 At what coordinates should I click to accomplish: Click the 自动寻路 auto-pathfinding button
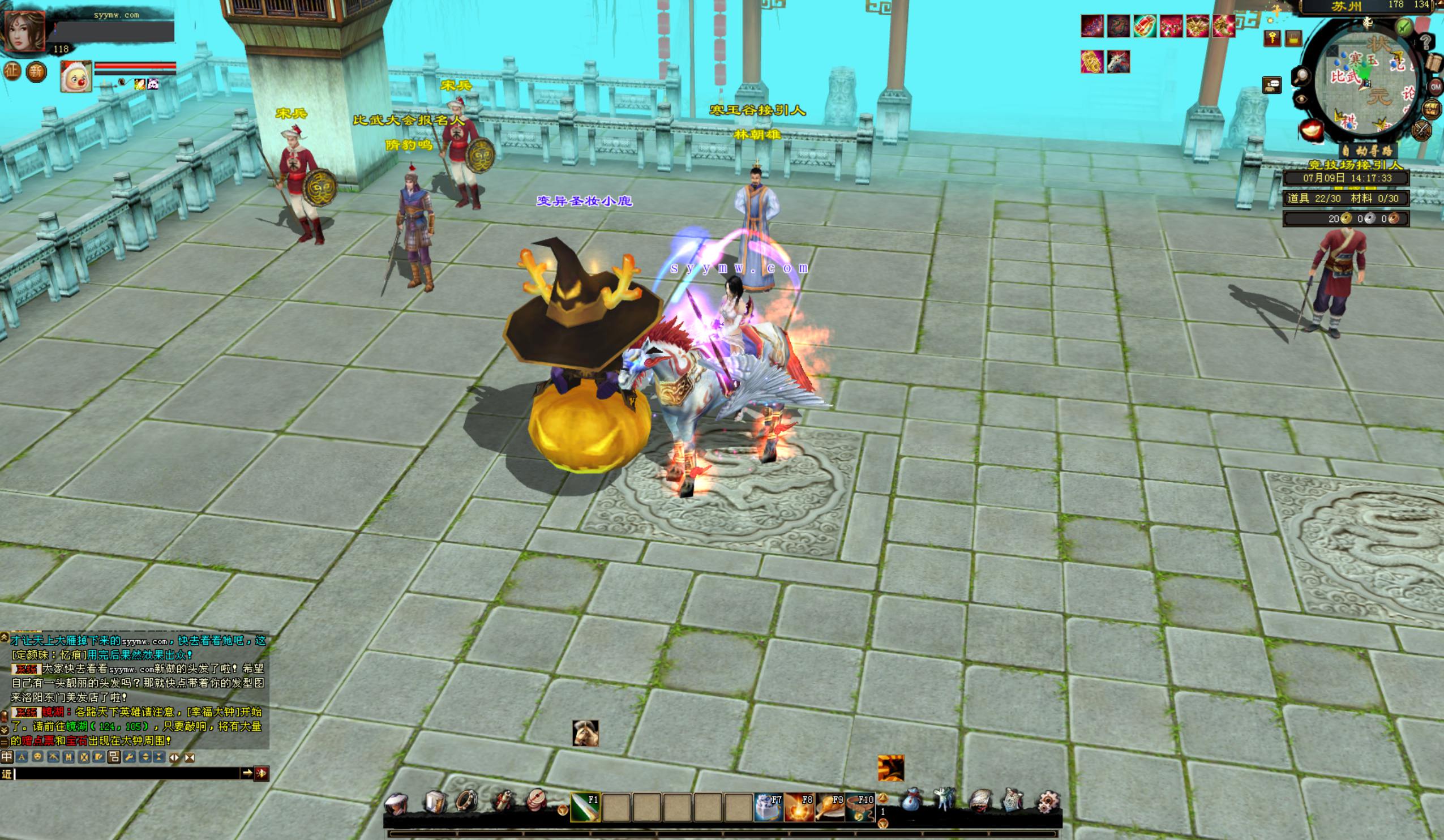point(1367,151)
